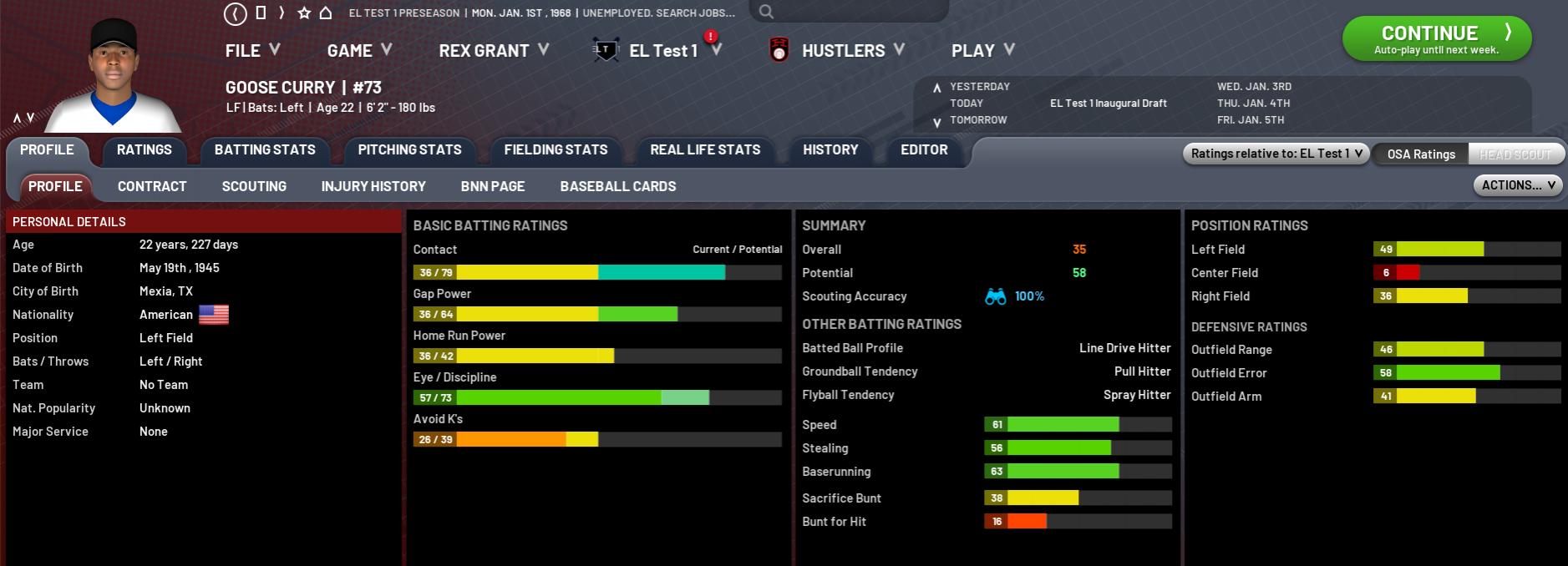Open the Real Life Stats tab
Viewport: 1568px width, 566px height.
click(705, 150)
